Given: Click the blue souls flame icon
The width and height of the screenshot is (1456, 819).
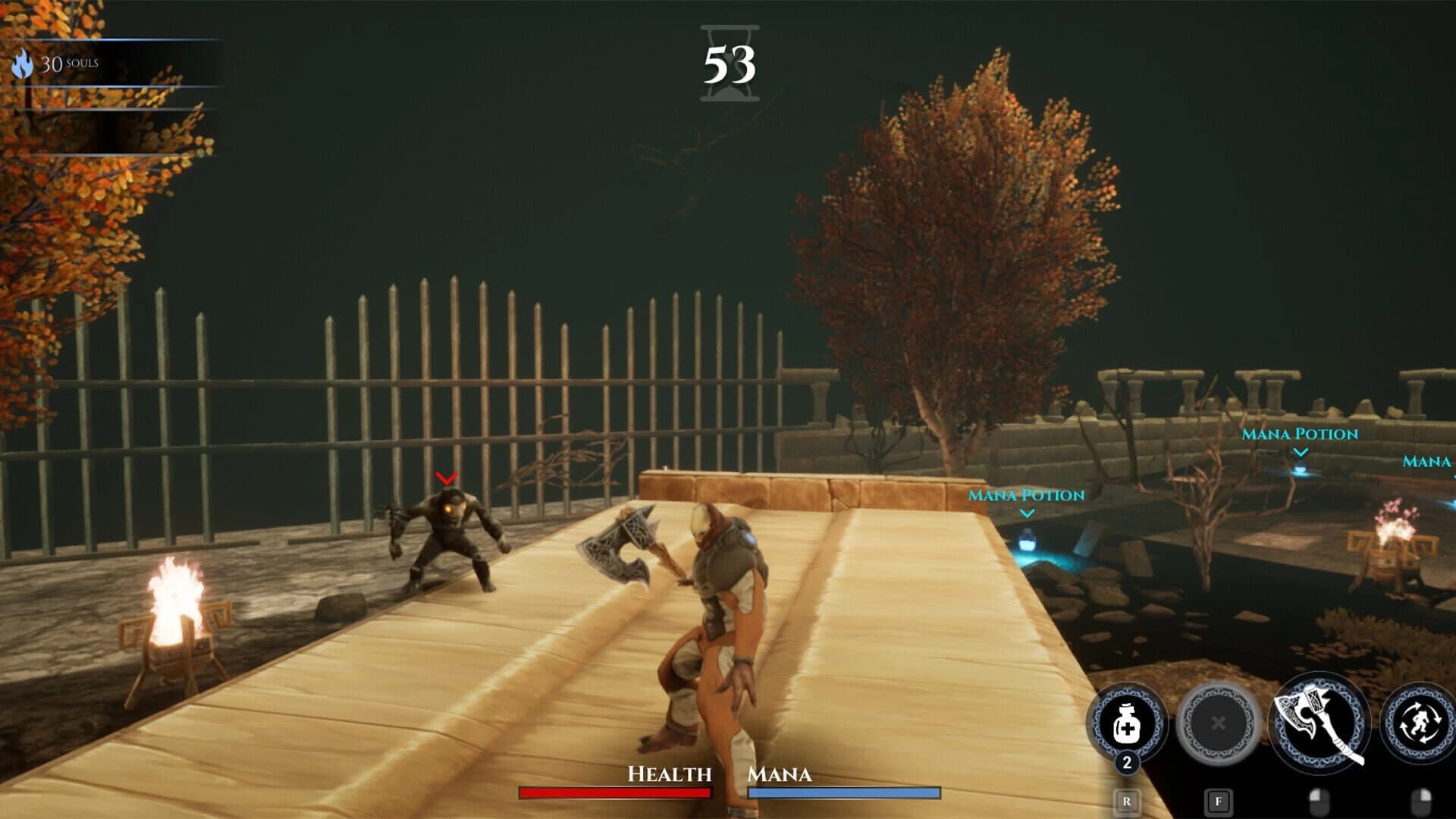Looking at the screenshot, I should pos(24,63).
